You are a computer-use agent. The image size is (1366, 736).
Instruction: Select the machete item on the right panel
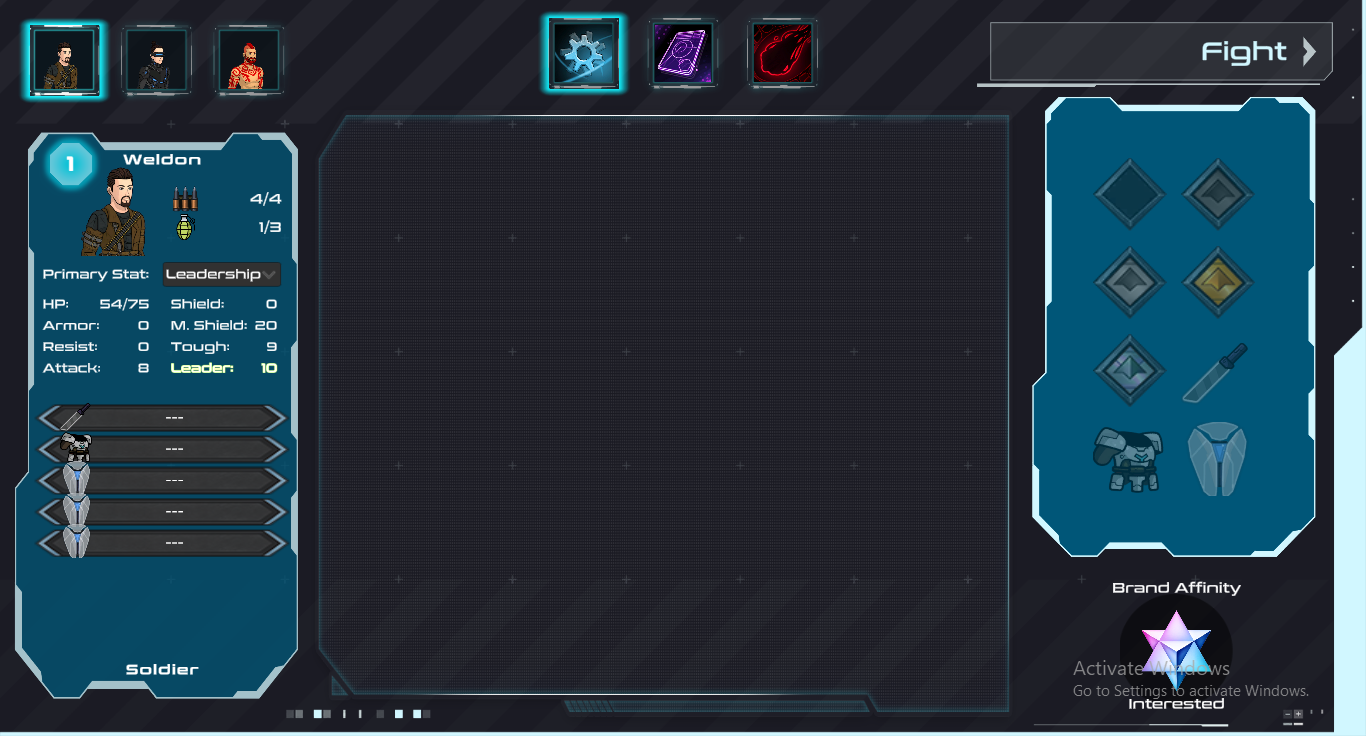coord(1216,370)
